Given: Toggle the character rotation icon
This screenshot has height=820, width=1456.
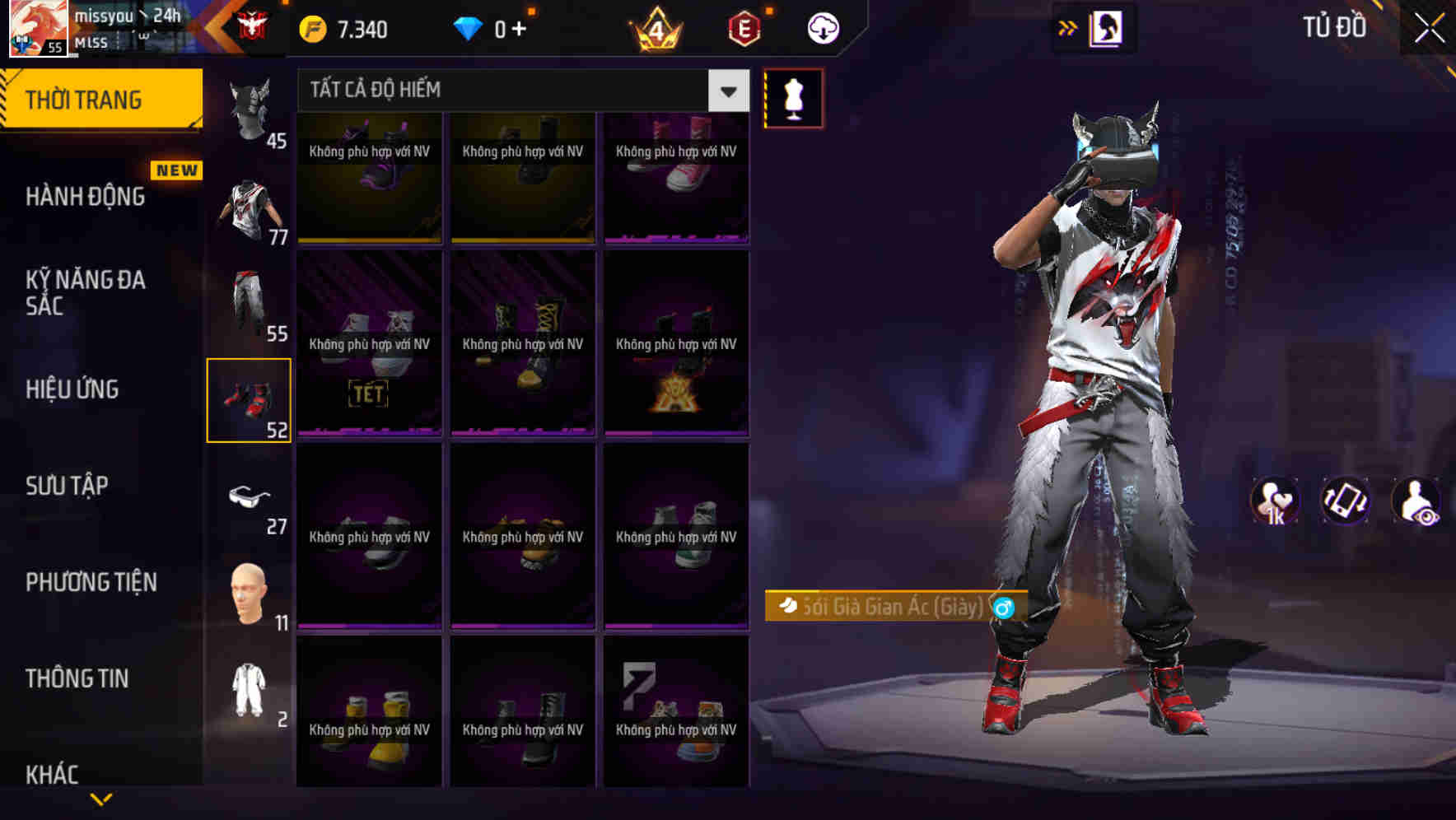Looking at the screenshot, I should (x=1346, y=501).
